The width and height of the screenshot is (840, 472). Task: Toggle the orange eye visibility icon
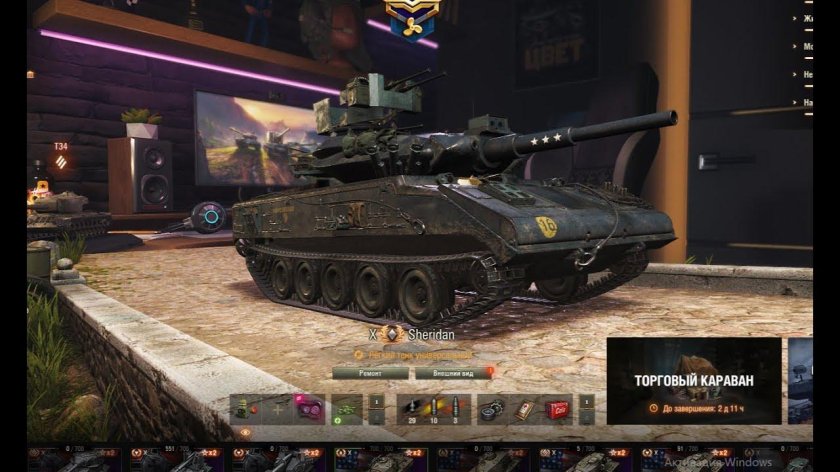[246, 432]
